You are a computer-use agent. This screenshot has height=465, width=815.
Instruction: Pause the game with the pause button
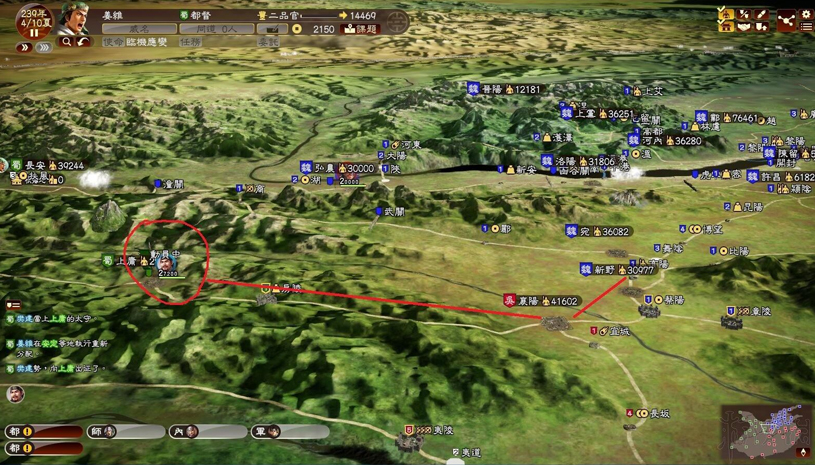click(x=33, y=32)
